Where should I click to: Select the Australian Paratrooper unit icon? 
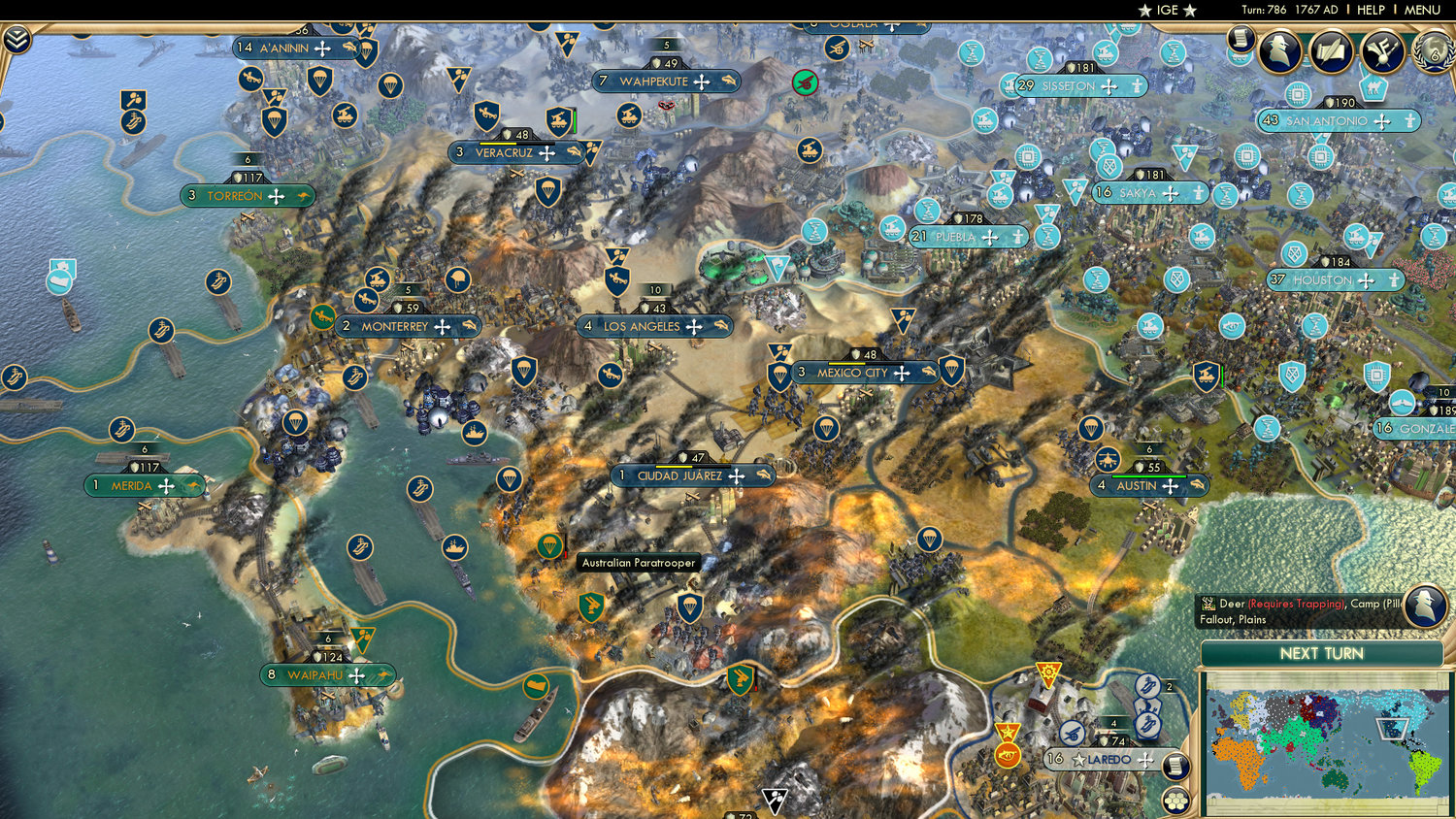click(x=551, y=546)
